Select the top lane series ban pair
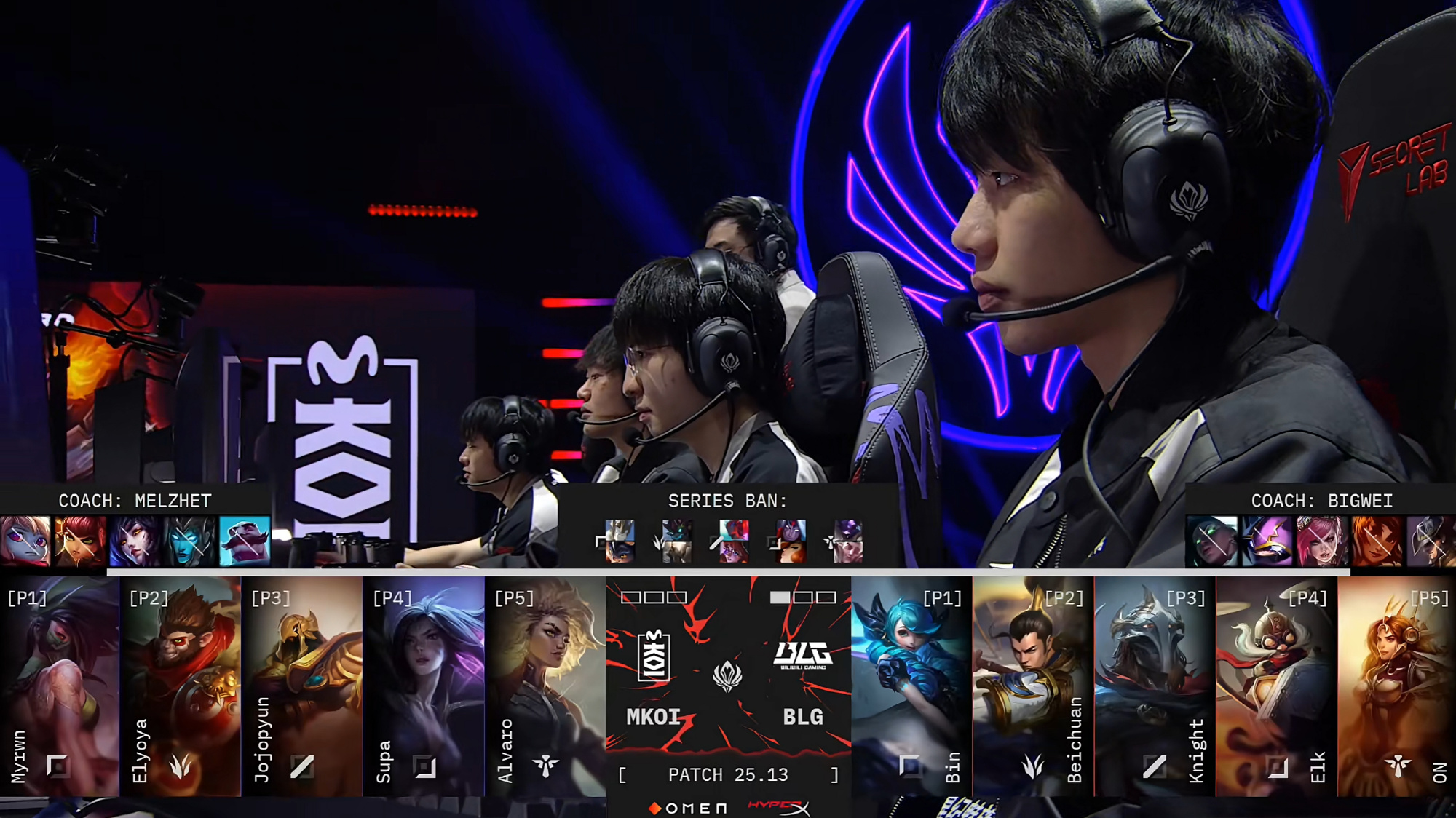This screenshot has height=818, width=1456. [x=619, y=541]
